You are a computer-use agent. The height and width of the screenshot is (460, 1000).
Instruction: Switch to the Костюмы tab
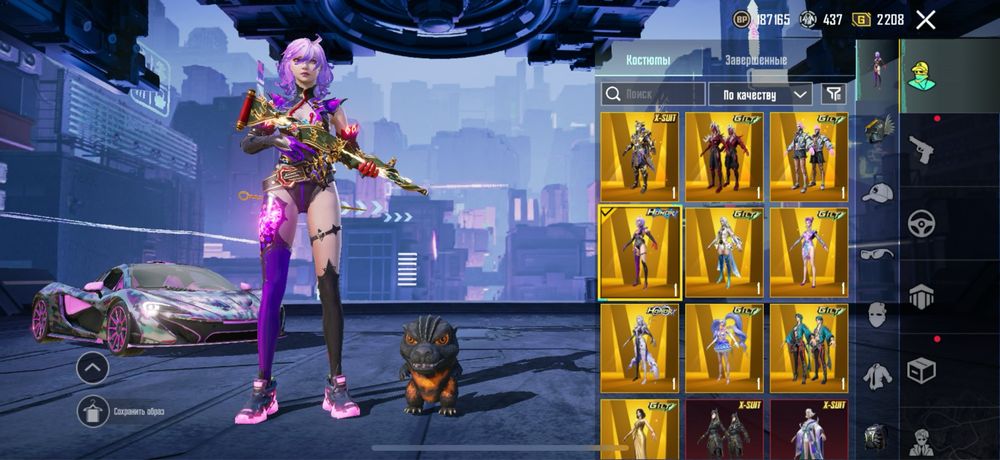(x=648, y=60)
